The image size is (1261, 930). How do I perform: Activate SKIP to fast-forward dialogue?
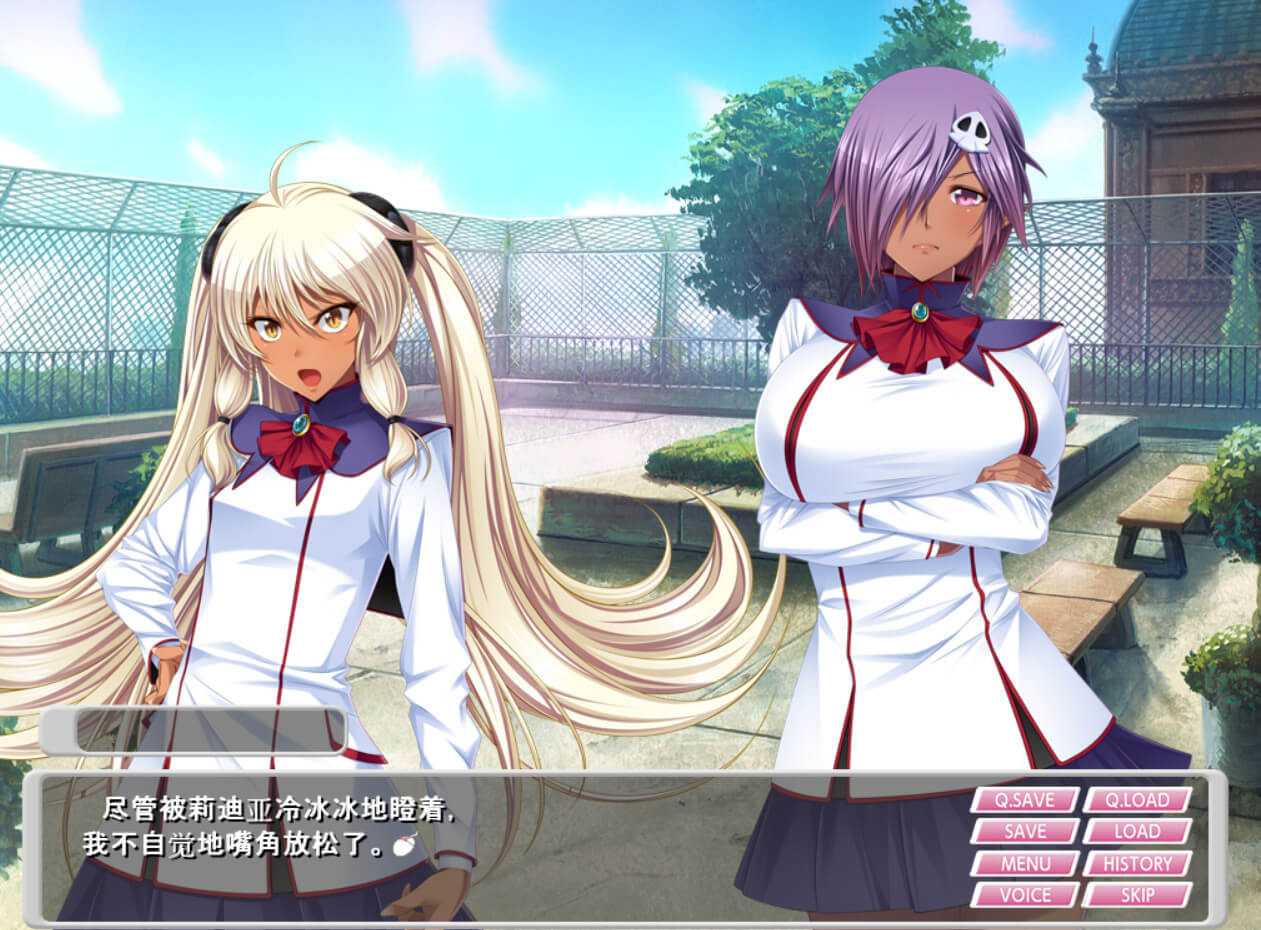click(1137, 895)
